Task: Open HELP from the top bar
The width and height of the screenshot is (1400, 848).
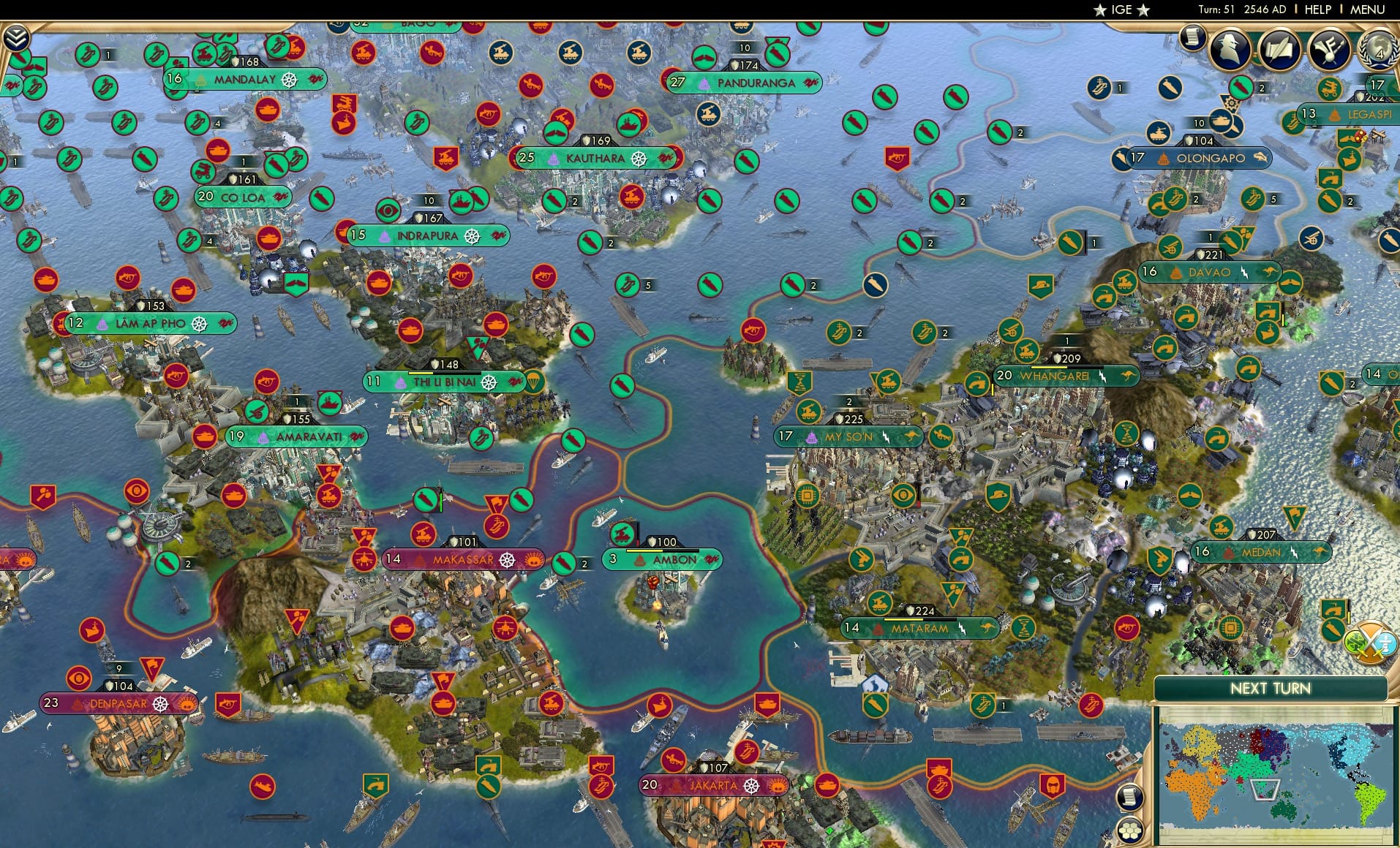Action: point(1316,10)
